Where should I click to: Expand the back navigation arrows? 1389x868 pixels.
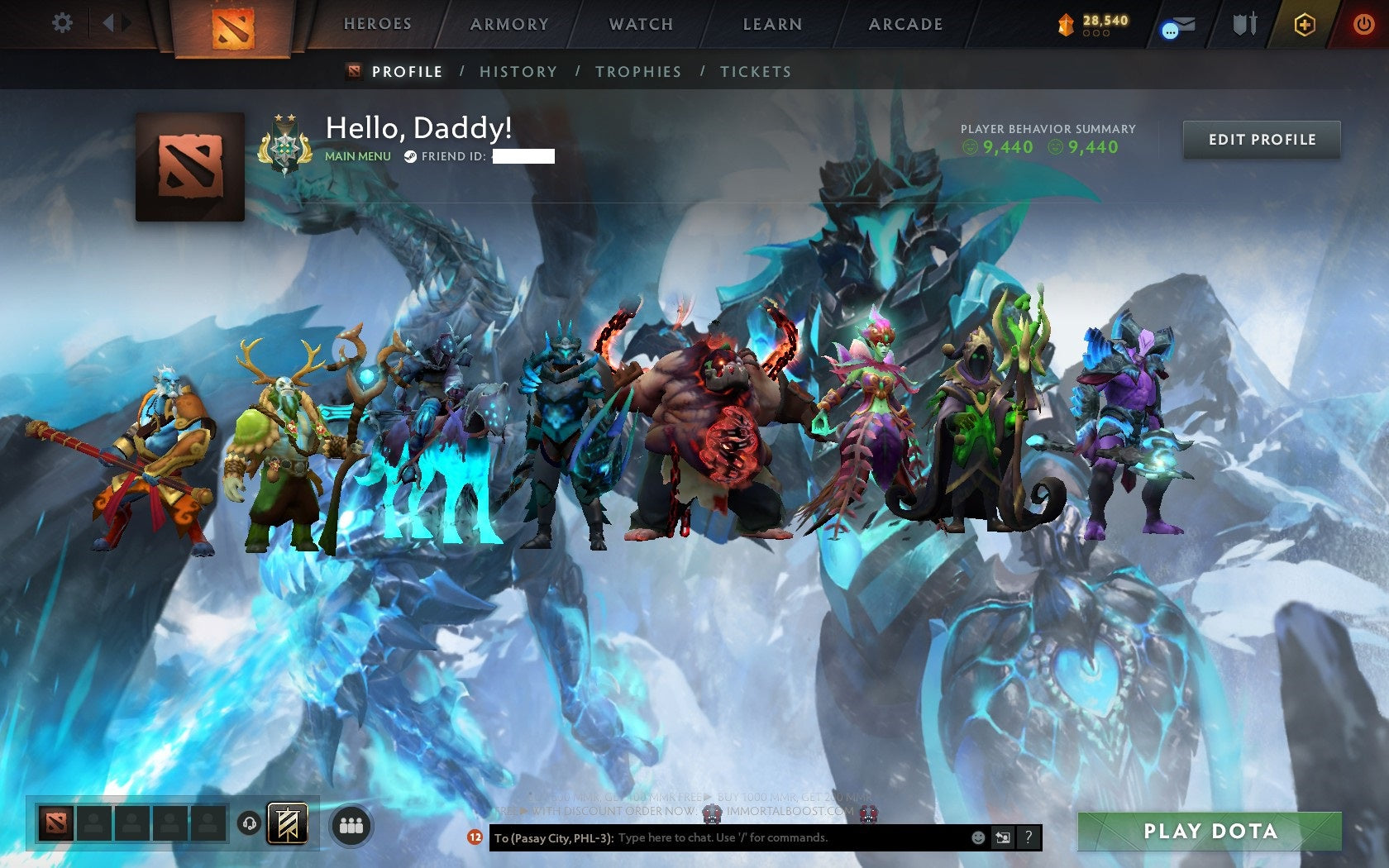coord(113,23)
